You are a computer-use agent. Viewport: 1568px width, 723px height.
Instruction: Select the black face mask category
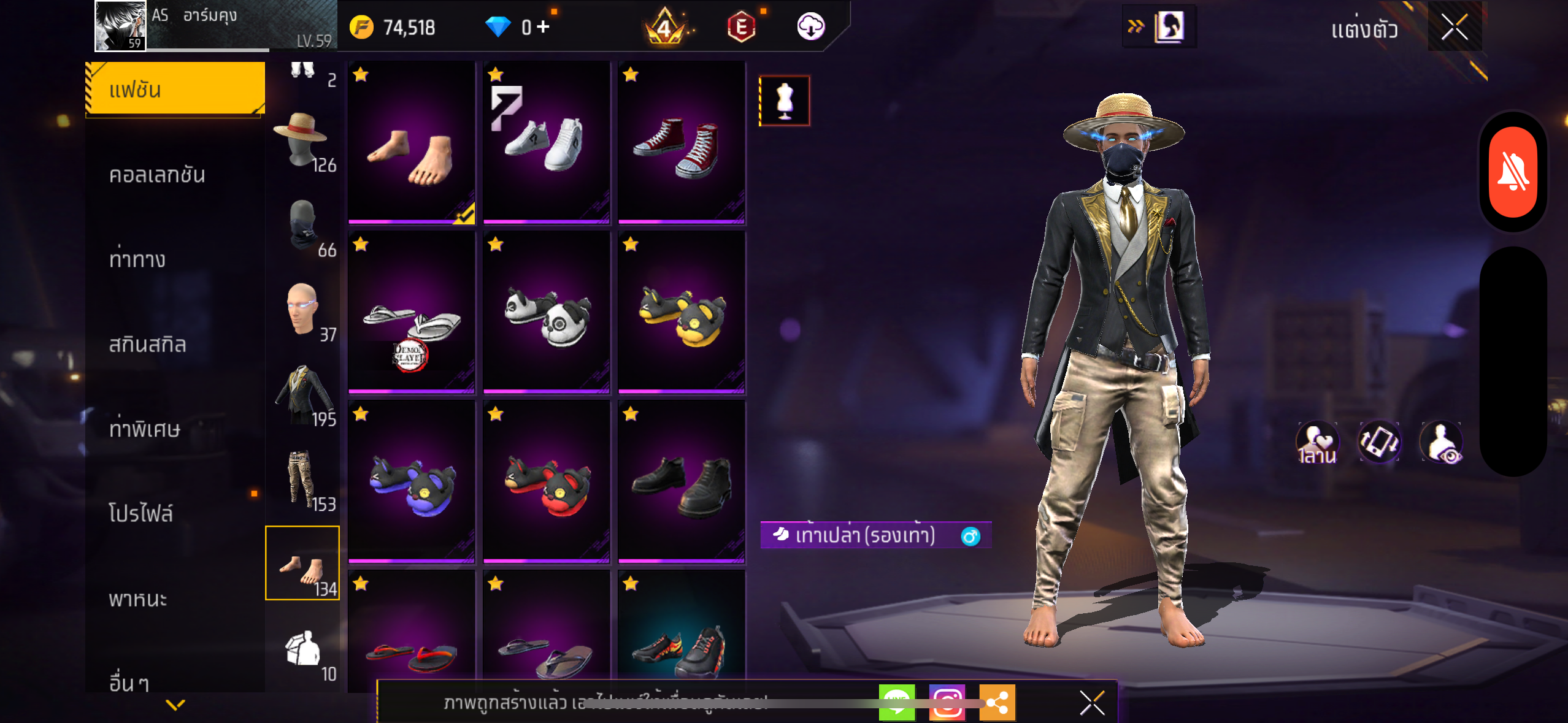point(302,227)
